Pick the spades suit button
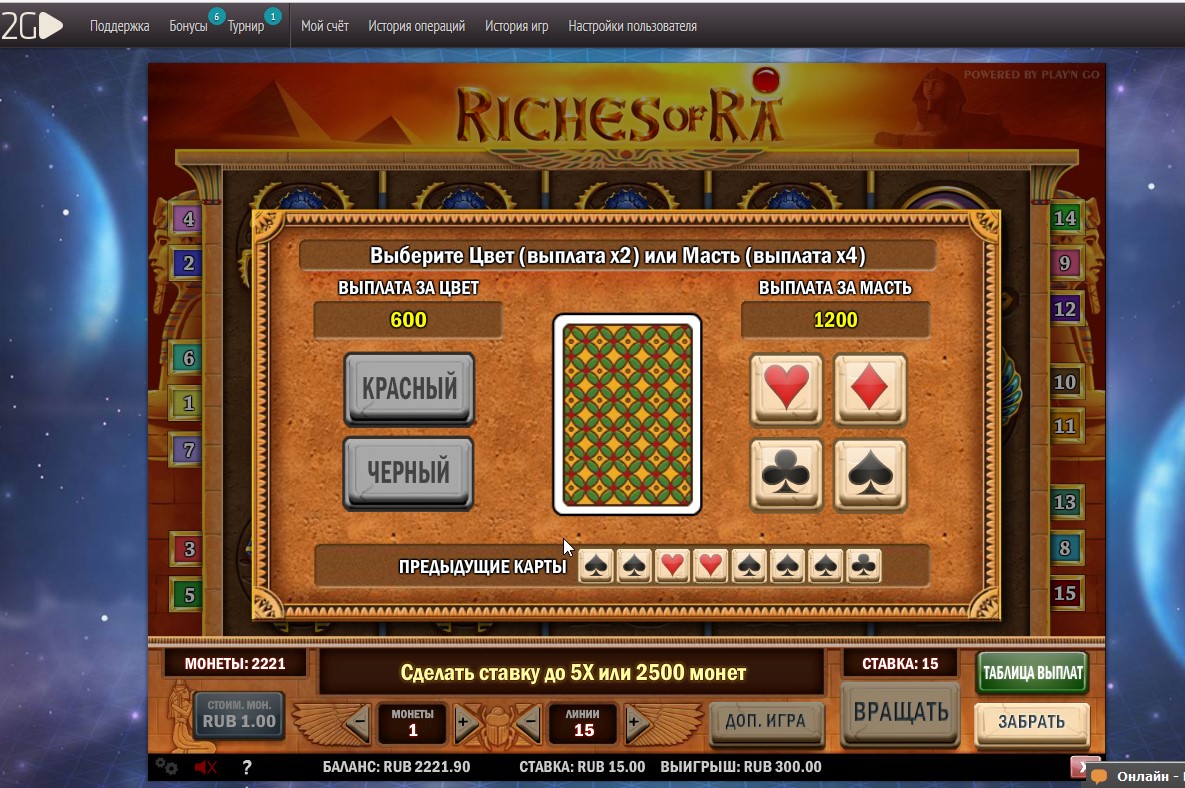Viewport: 1185px width, 788px height. tap(870, 474)
